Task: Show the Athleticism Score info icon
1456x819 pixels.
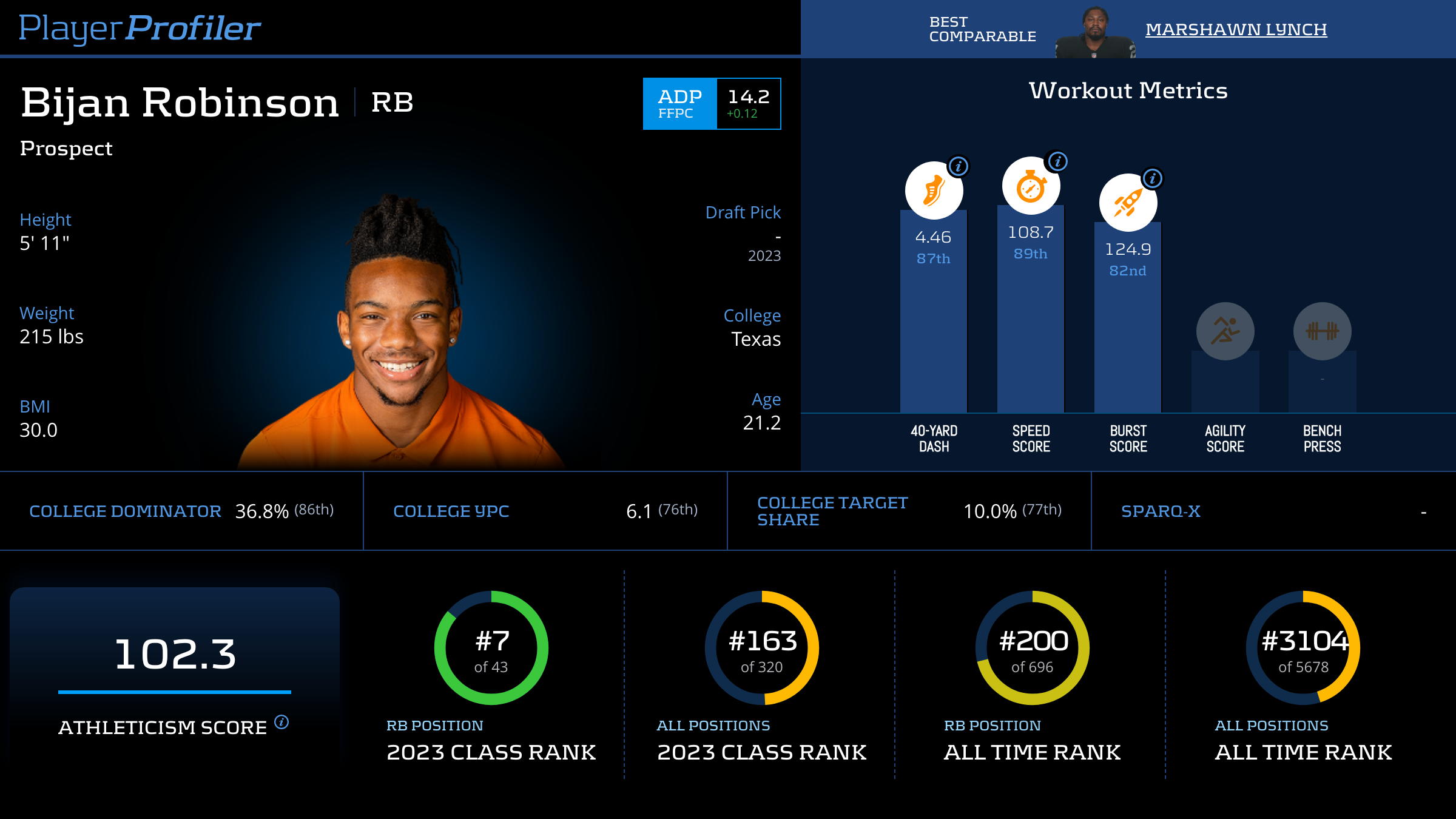Action: pos(281,722)
